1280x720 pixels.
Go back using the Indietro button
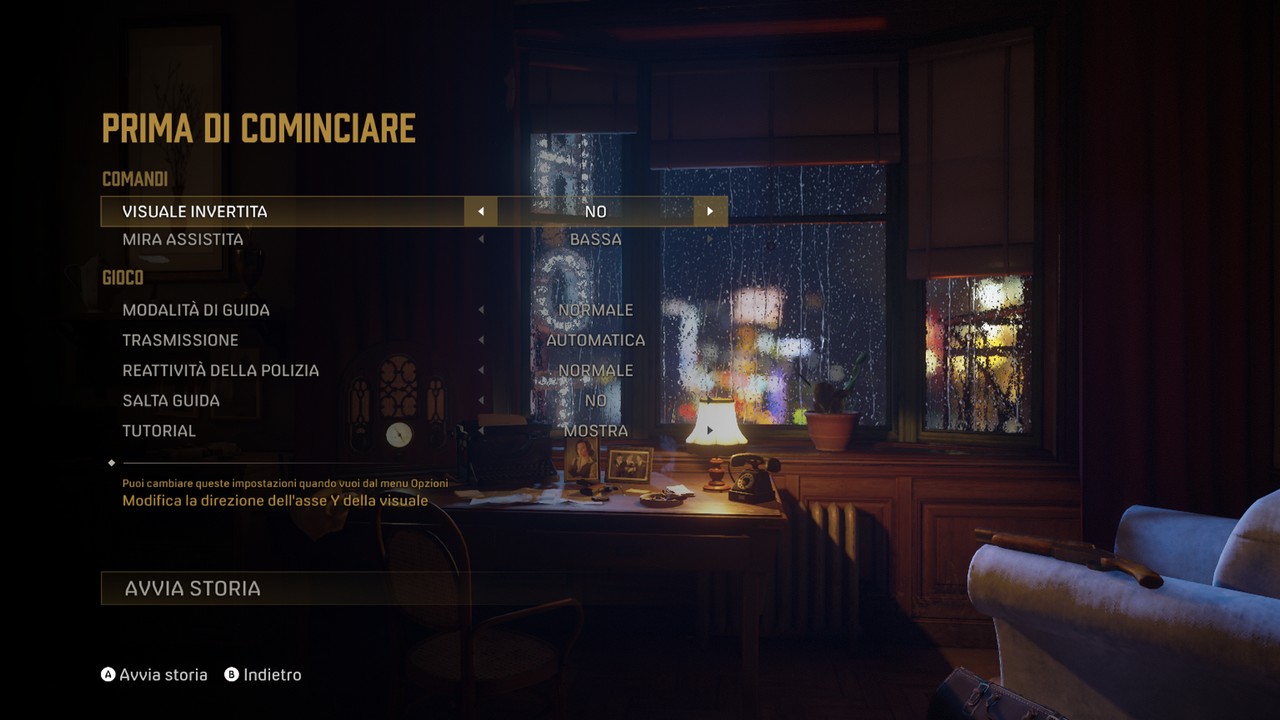(x=262, y=675)
